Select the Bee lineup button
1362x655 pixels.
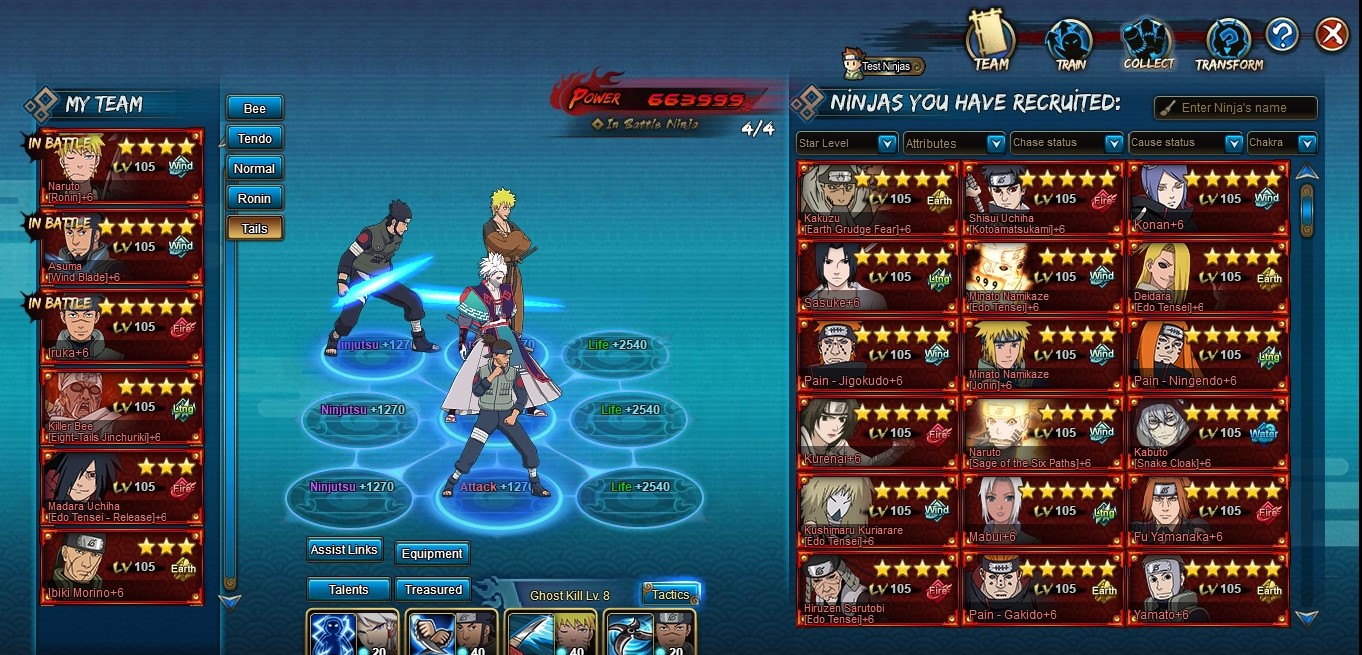coord(255,108)
